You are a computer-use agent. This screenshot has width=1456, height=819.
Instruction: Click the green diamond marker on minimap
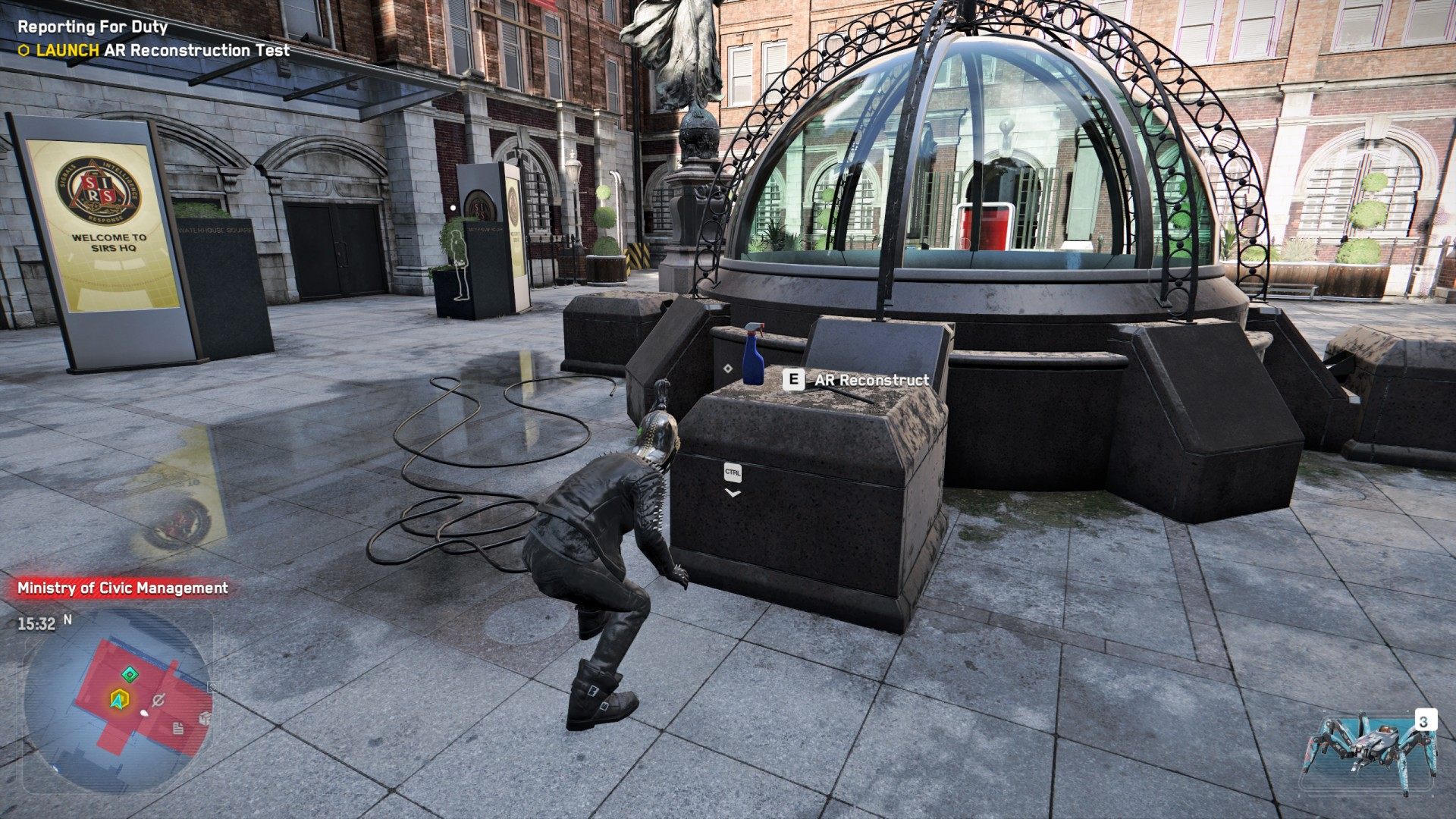click(x=130, y=674)
